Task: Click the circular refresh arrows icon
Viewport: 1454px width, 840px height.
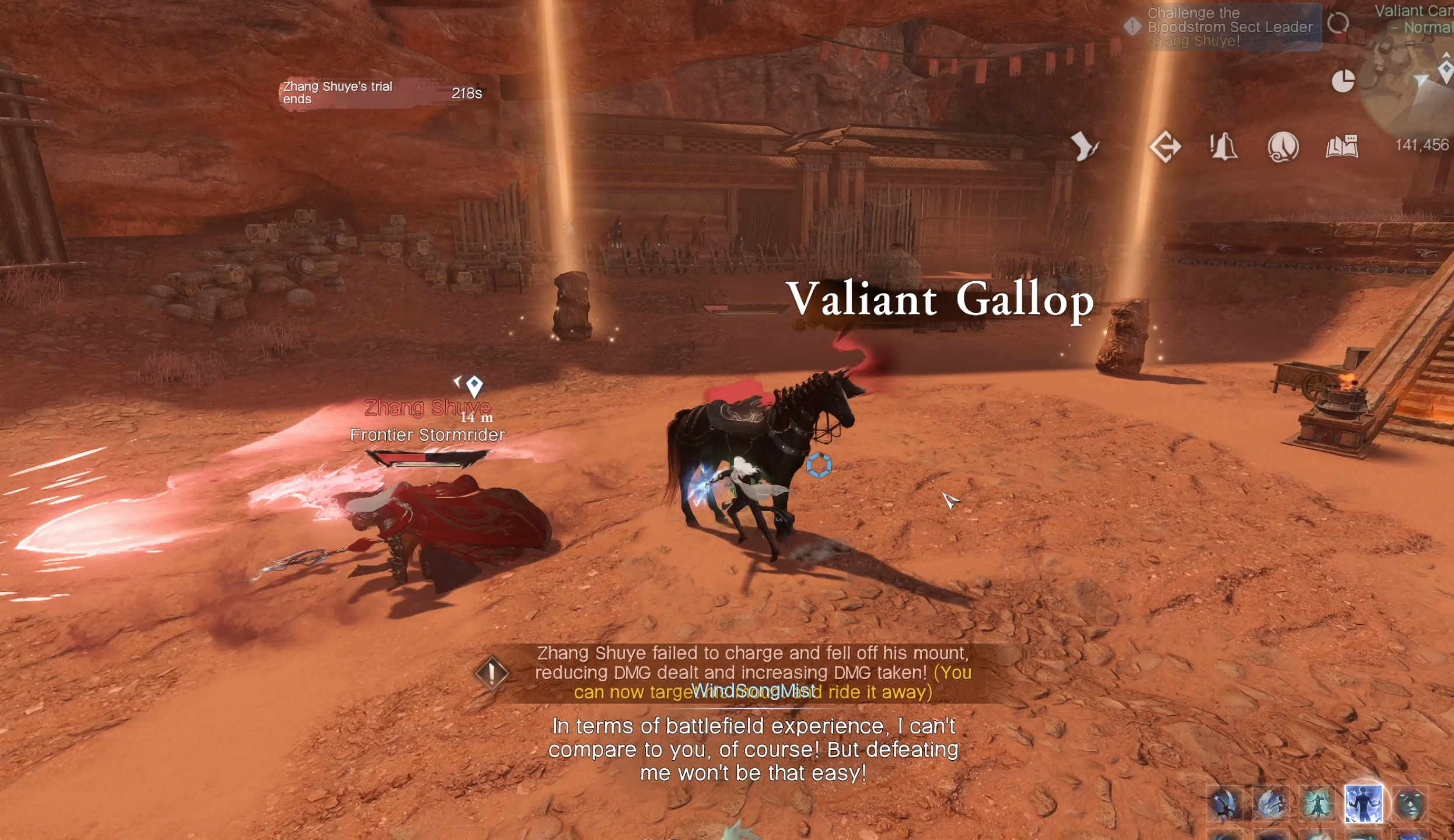Action: coord(1337,24)
